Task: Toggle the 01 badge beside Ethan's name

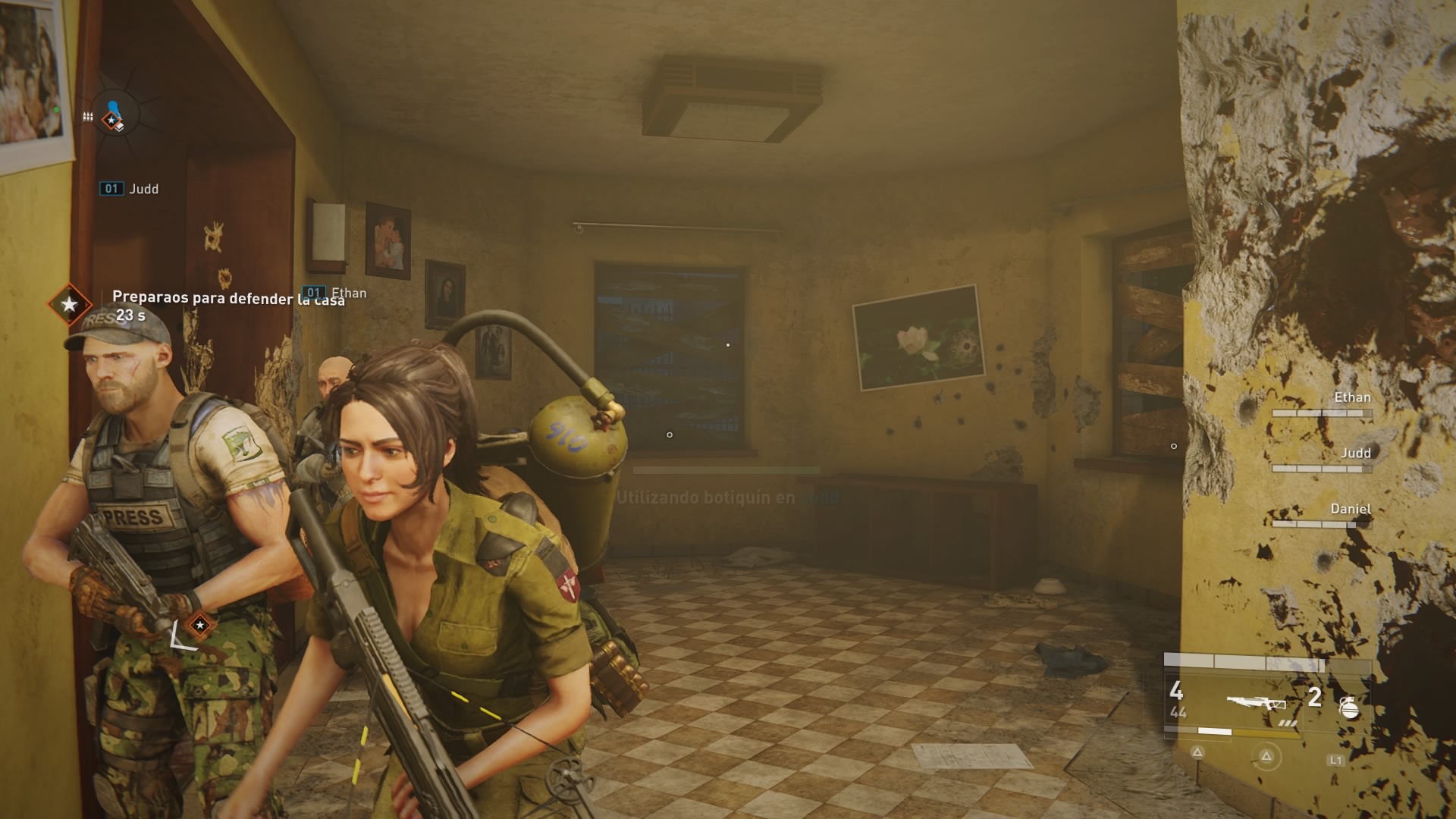Action: [x=315, y=292]
